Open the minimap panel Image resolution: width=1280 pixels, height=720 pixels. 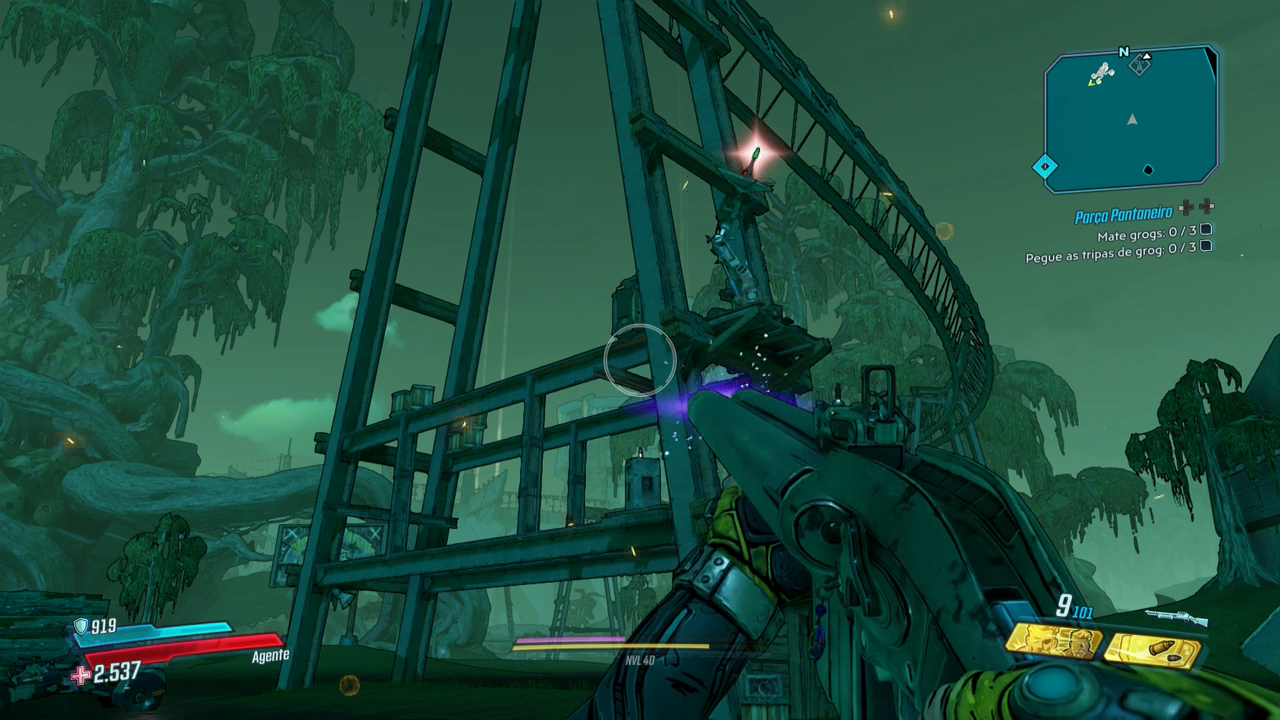click(x=1131, y=120)
